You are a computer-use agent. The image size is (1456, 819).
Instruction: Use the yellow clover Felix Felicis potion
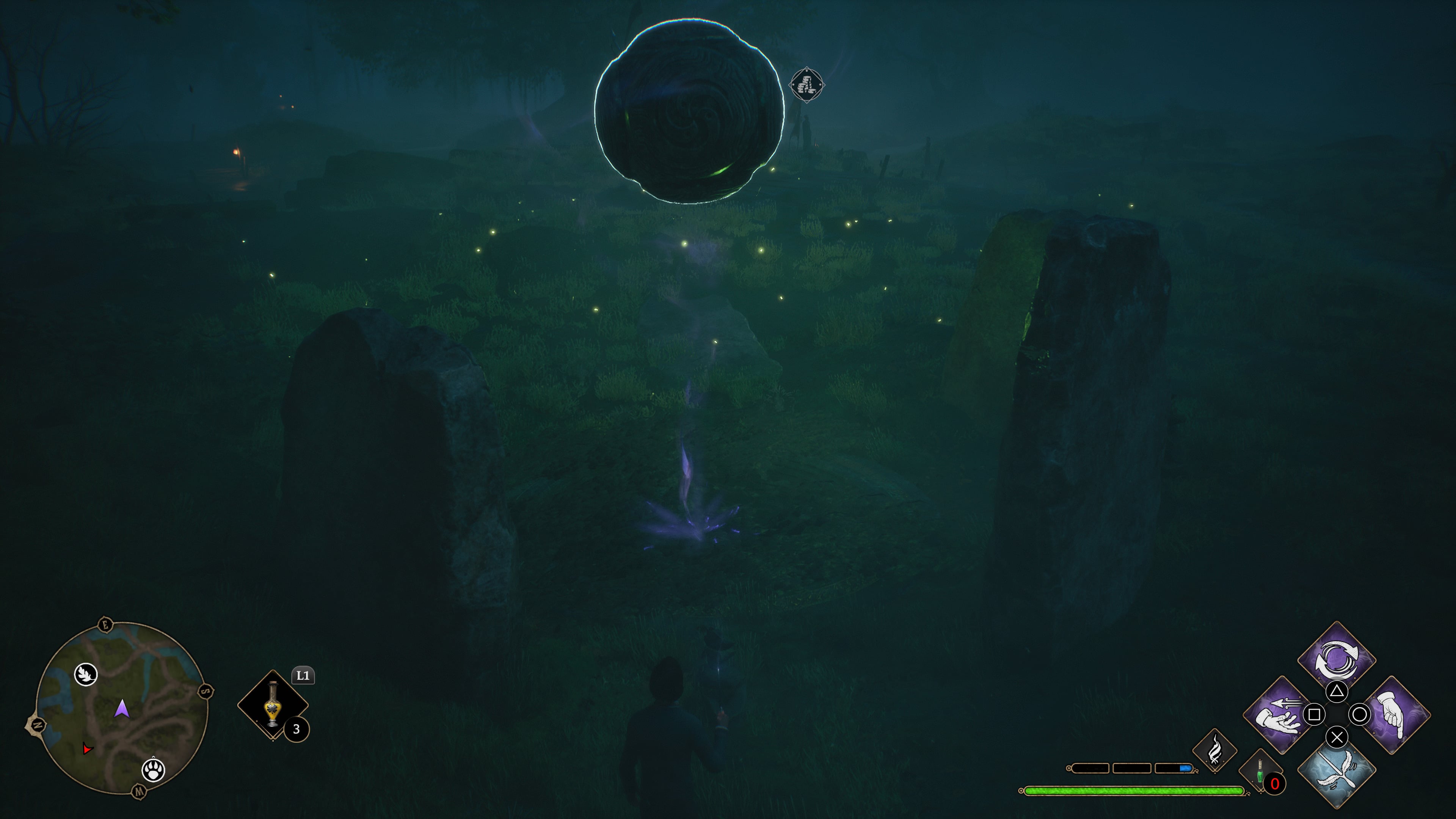click(x=273, y=704)
